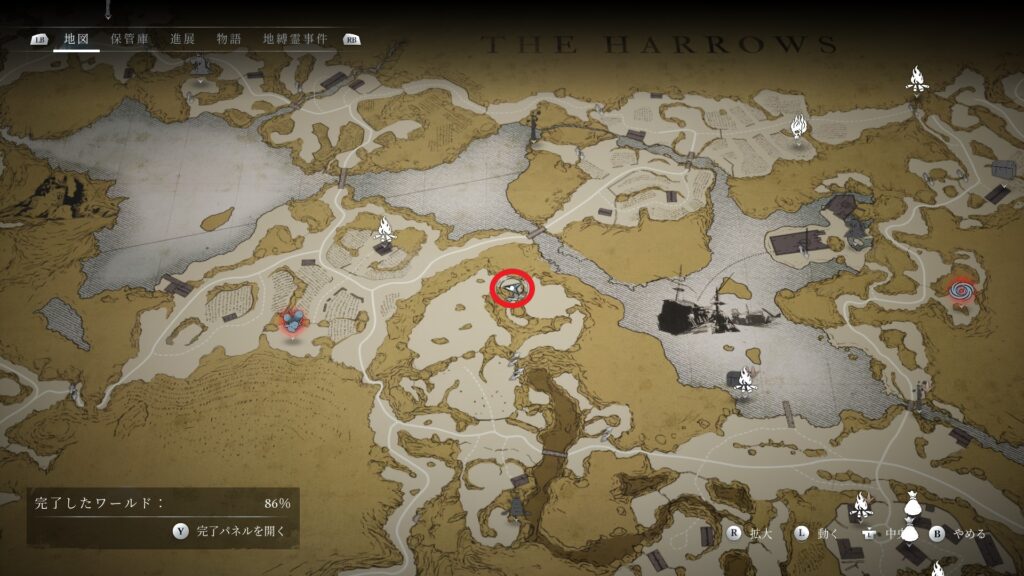Select the 進展 tab
The width and height of the screenshot is (1024, 576).
pyautogui.click(x=182, y=39)
